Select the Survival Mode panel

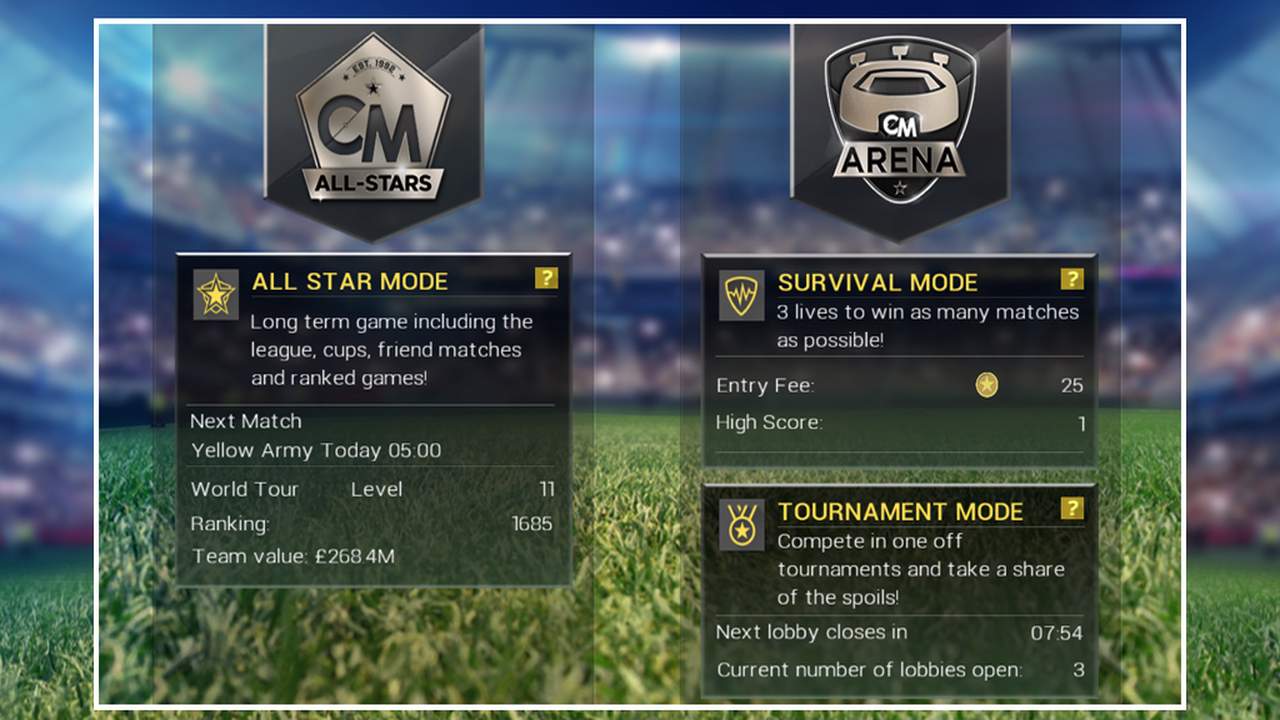[x=899, y=360]
